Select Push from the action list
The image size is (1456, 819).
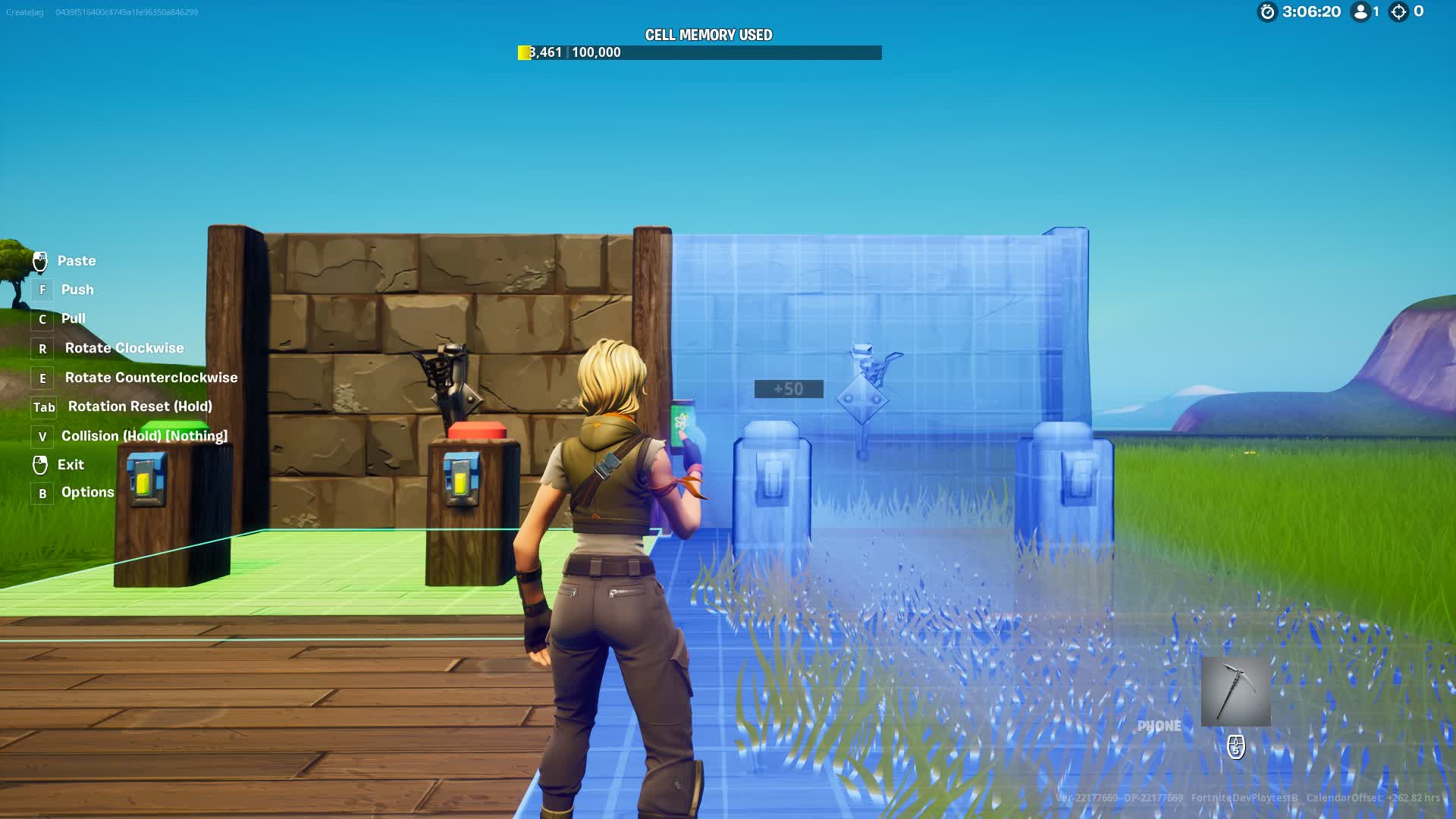77,290
